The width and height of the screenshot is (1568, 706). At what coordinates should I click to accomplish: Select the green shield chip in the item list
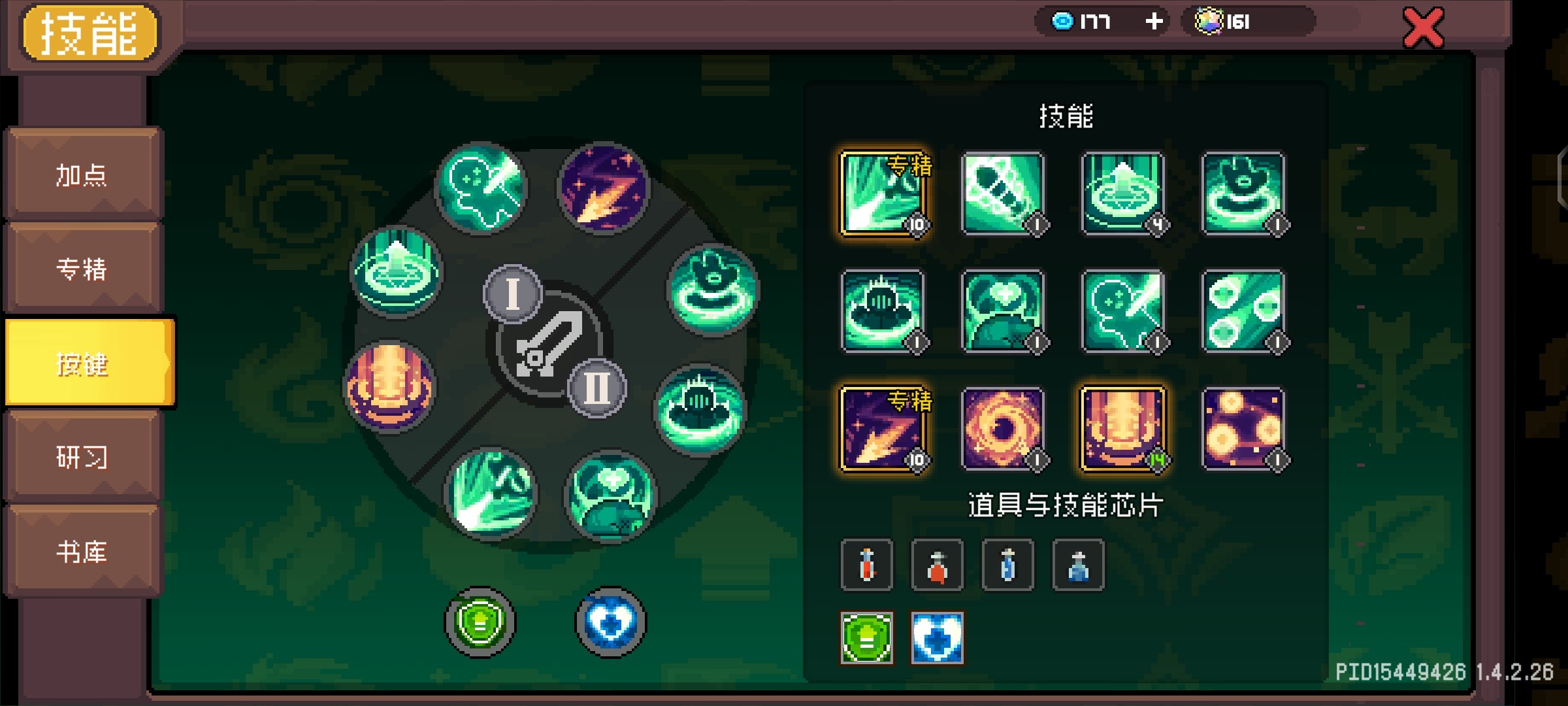866,638
